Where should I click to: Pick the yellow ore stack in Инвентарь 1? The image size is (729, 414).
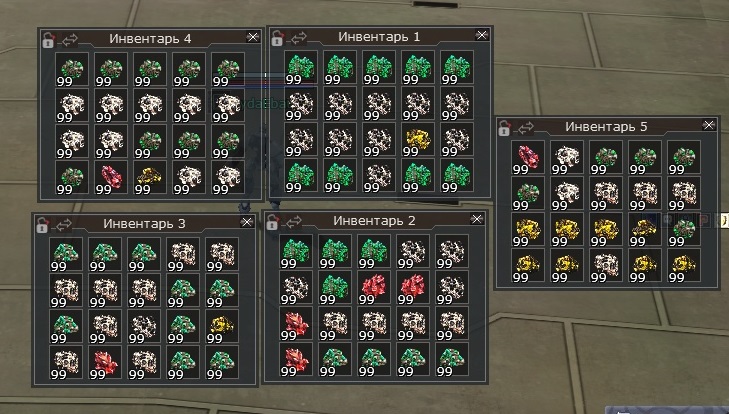(416, 139)
